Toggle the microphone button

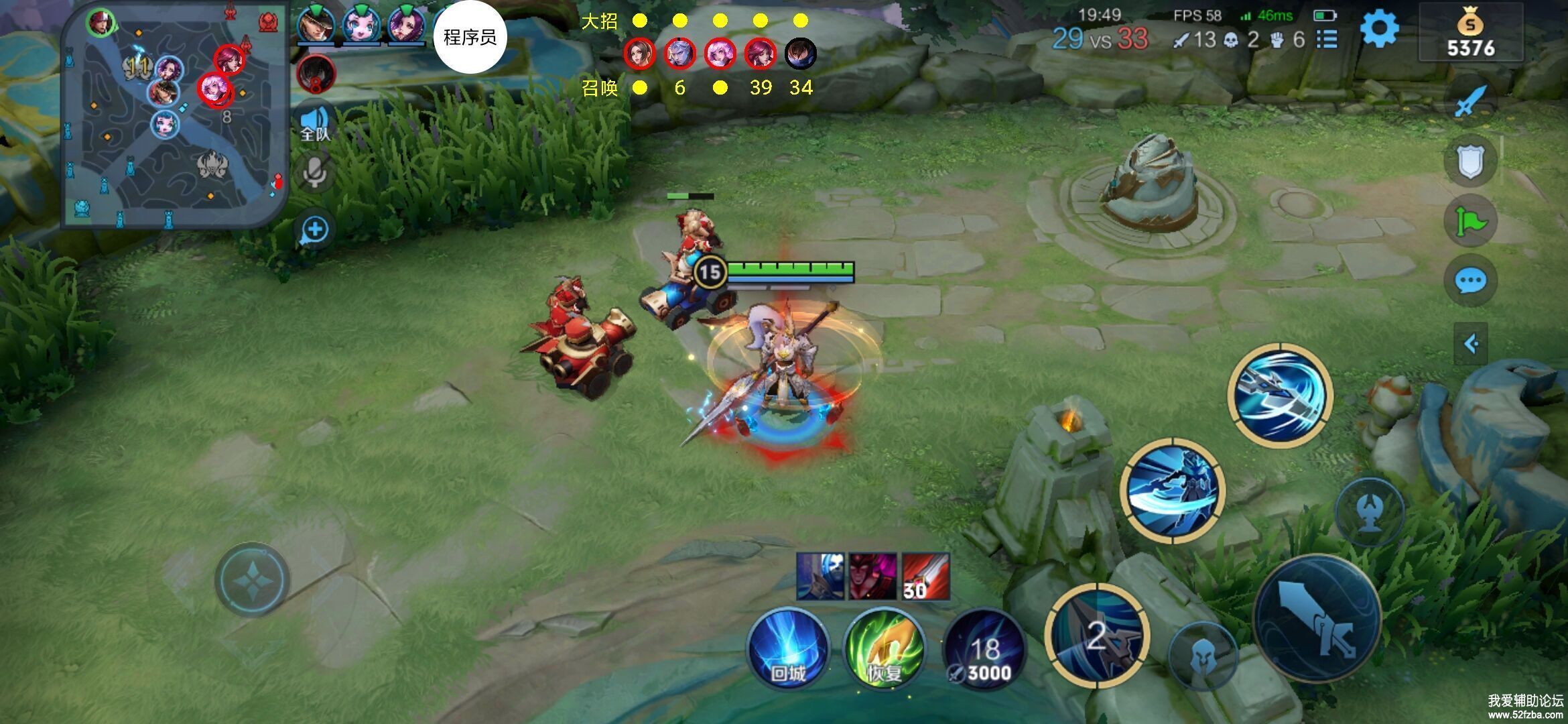315,173
